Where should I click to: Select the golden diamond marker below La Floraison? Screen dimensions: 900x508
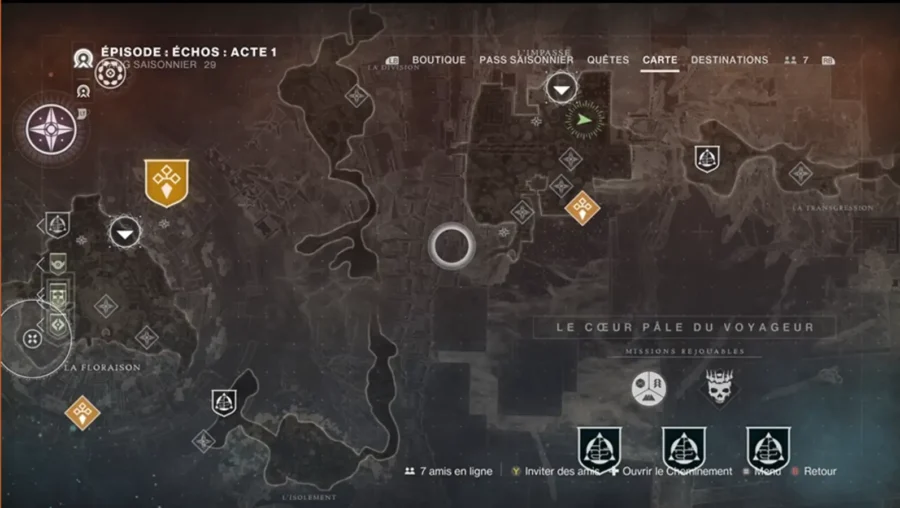coord(82,411)
